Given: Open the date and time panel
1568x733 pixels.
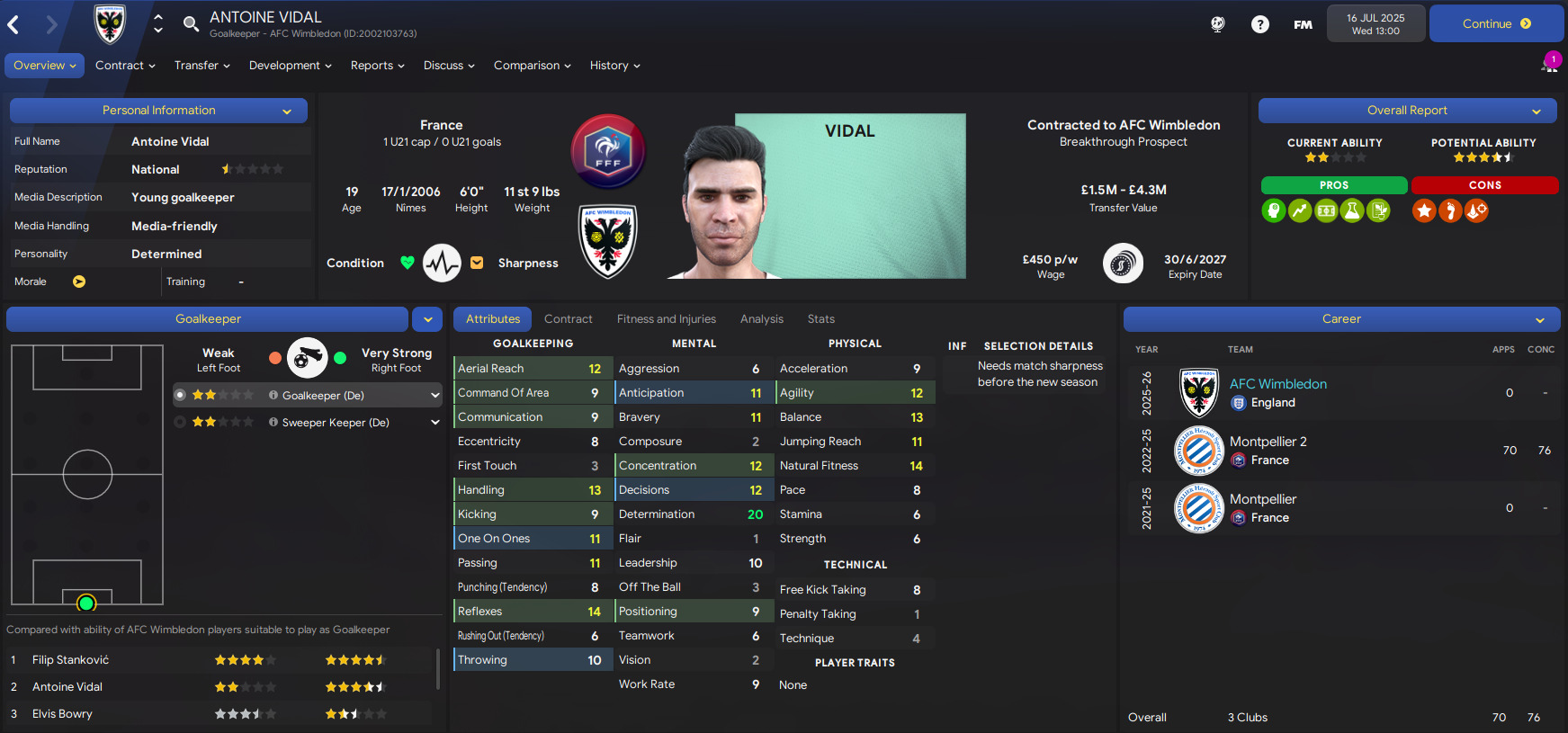Looking at the screenshot, I should [1375, 24].
